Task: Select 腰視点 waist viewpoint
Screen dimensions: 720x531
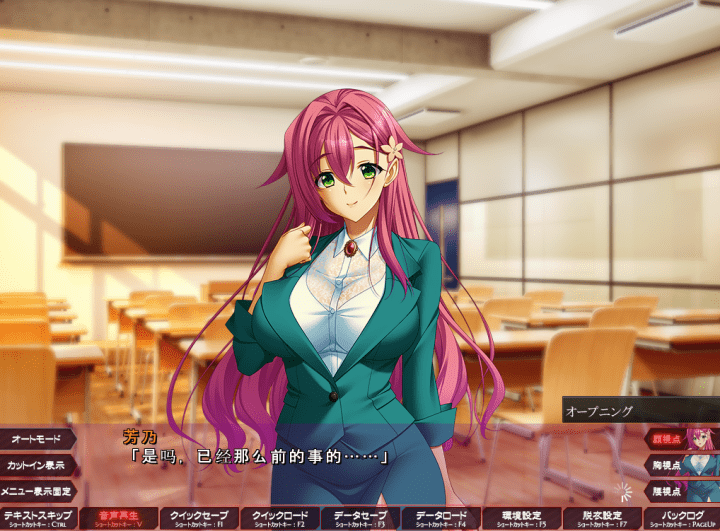Action: [x=664, y=490]
